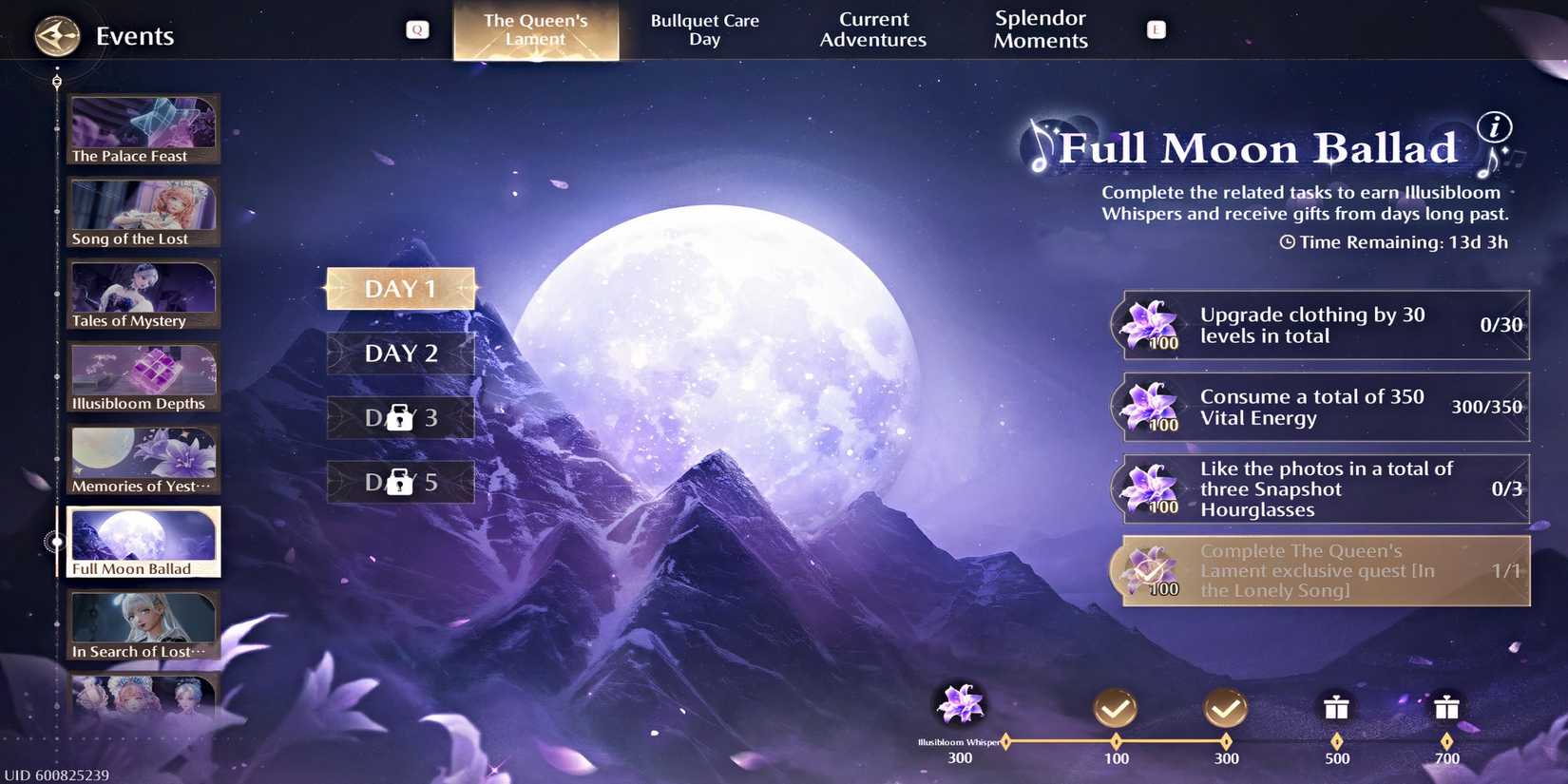The image size is (1568, 784).
Task: Expand DAY 2 task list
Action: click(x=400, y=353)
